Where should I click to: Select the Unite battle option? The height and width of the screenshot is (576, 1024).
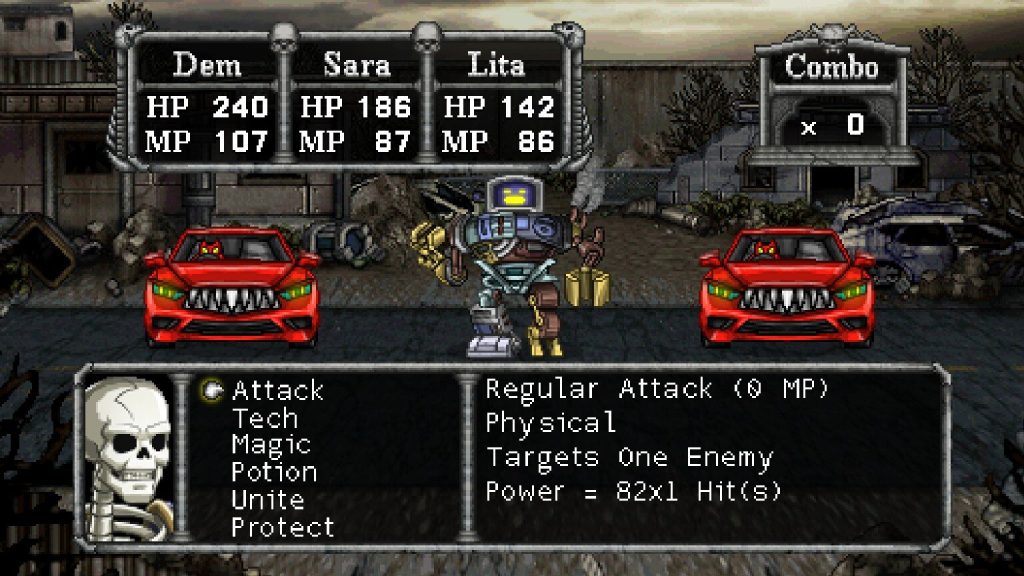pos(267,499)
